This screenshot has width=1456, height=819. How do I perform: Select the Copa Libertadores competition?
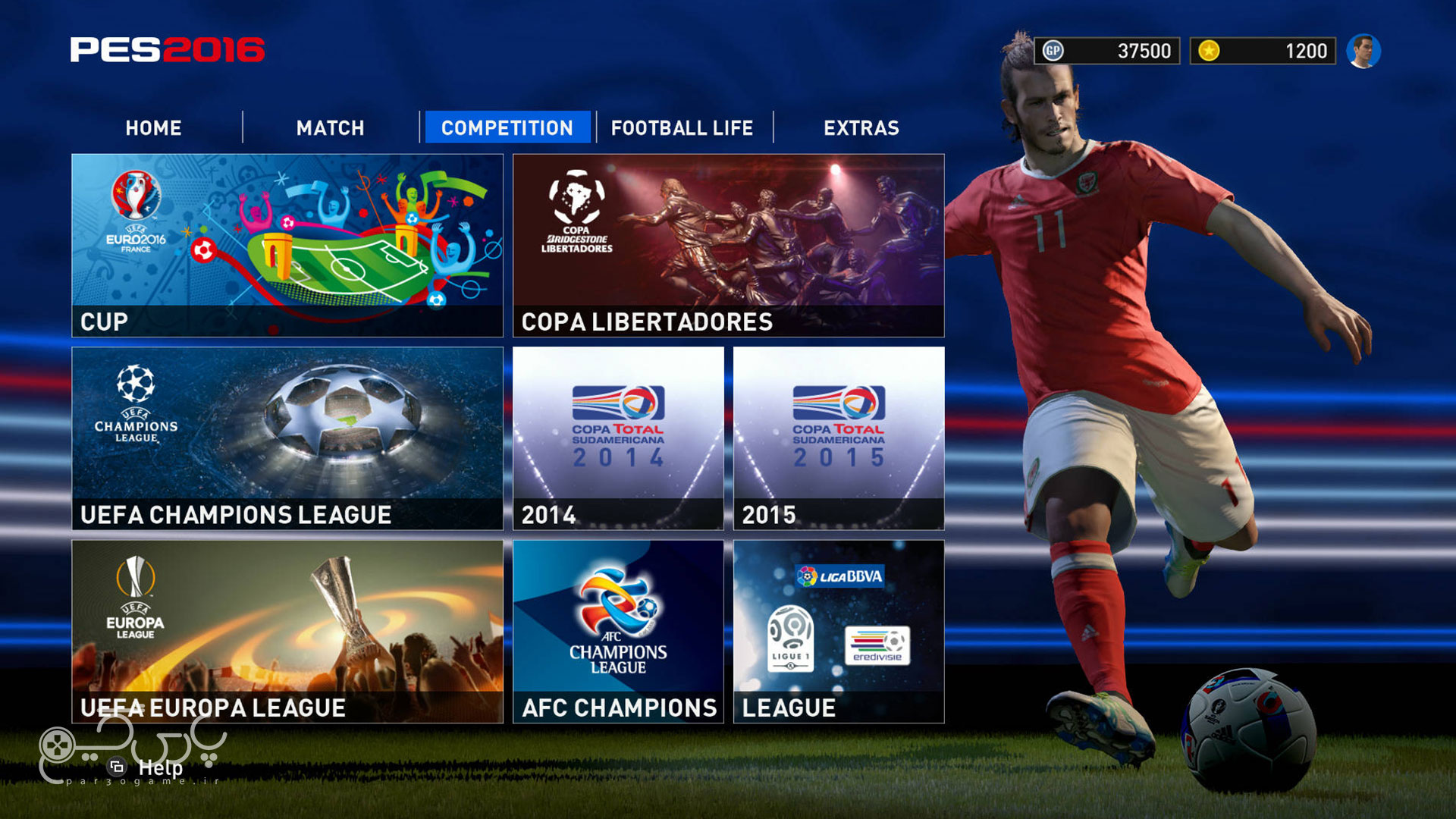tap(728, 243)
